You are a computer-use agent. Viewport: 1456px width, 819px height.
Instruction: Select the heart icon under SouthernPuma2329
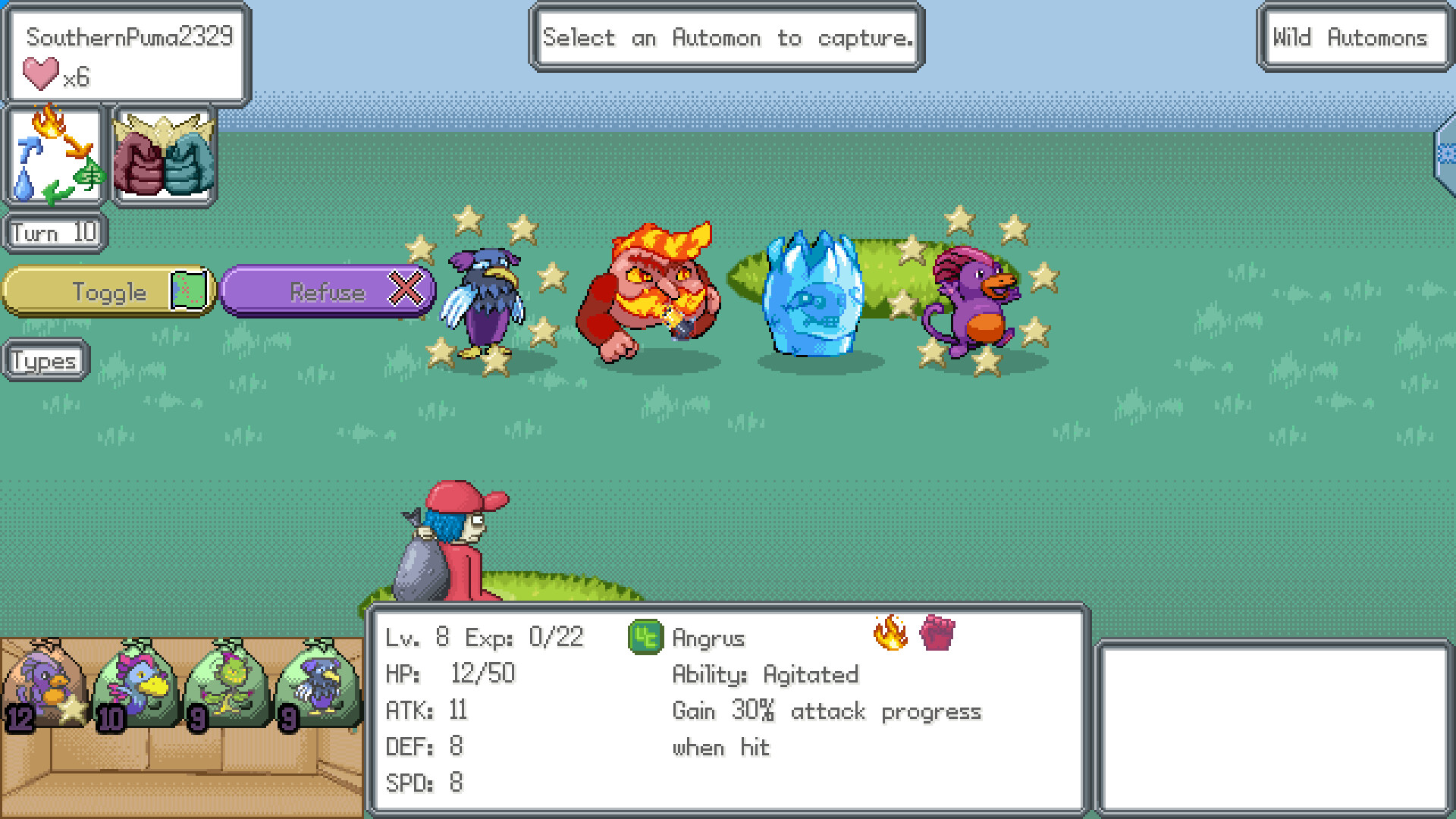click(40, 74)
